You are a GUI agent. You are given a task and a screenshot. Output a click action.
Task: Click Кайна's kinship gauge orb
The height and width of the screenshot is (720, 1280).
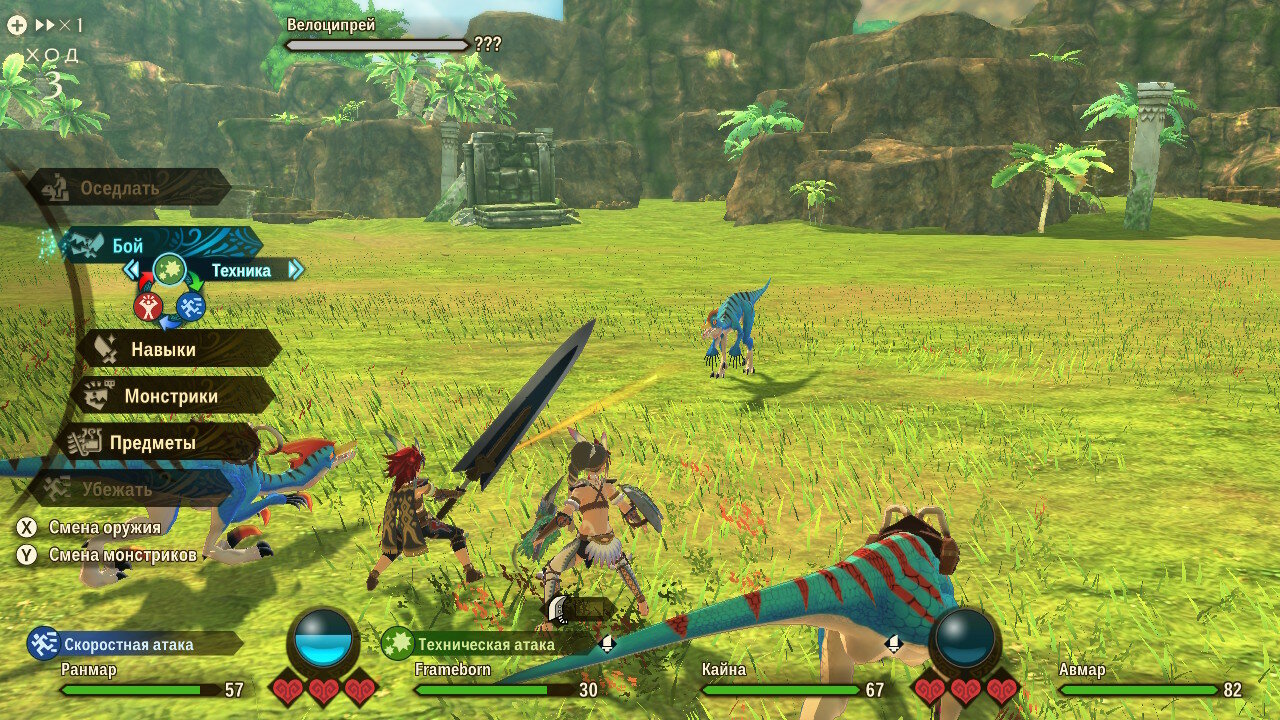tap(965, 638)
